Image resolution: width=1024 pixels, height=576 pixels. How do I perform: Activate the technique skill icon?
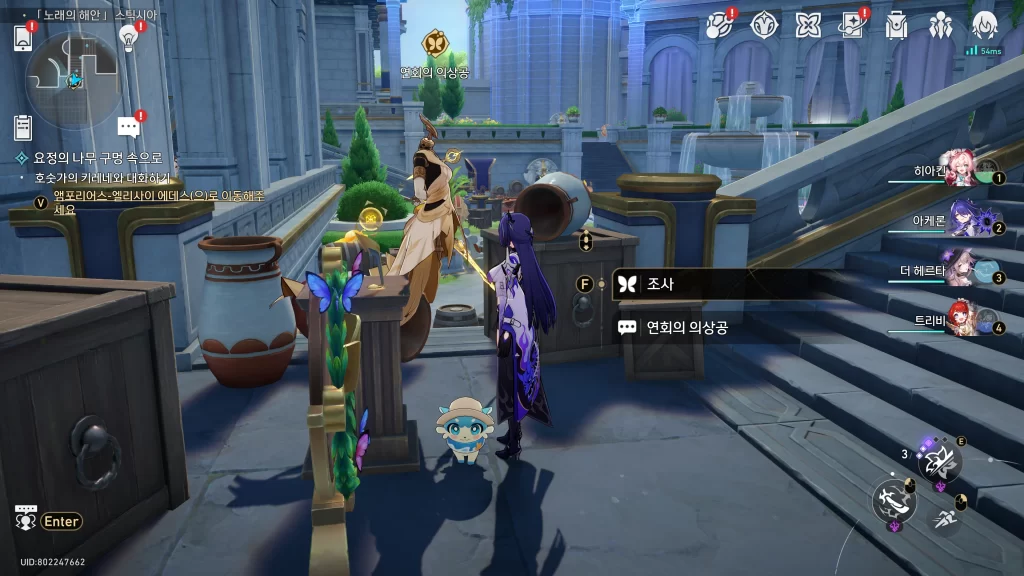click(x=940, y=461)
